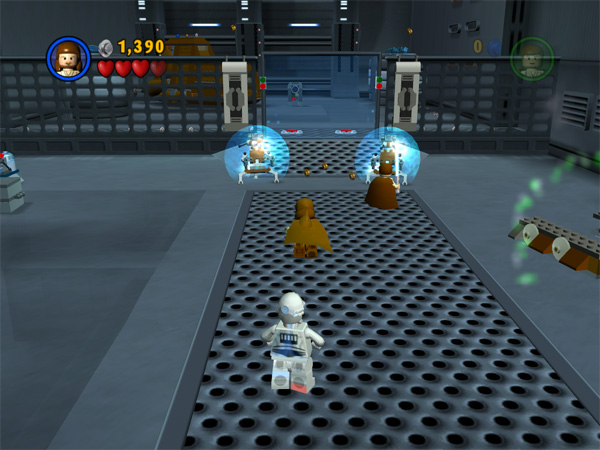600x450 pixels.
Task: Click the faded player two character portrait
Action: [530, 59]
